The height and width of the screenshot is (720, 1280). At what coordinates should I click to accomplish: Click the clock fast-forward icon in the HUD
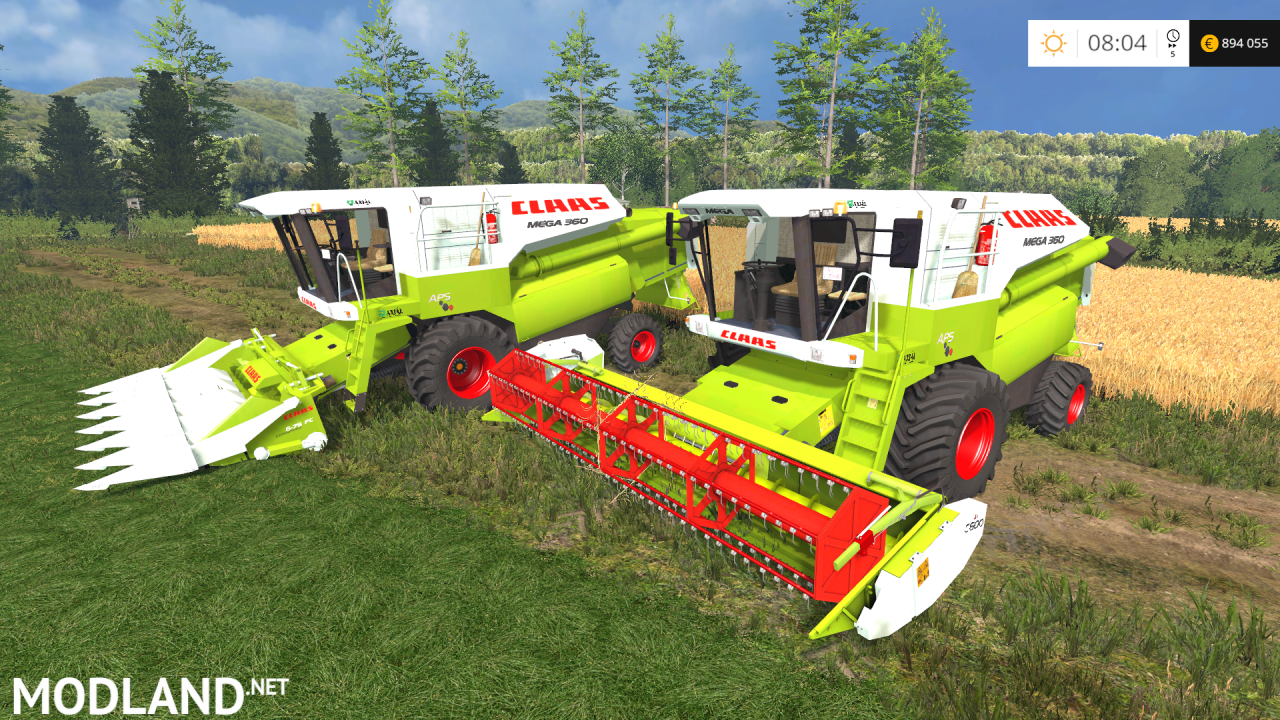click(x=1171, y=37)
